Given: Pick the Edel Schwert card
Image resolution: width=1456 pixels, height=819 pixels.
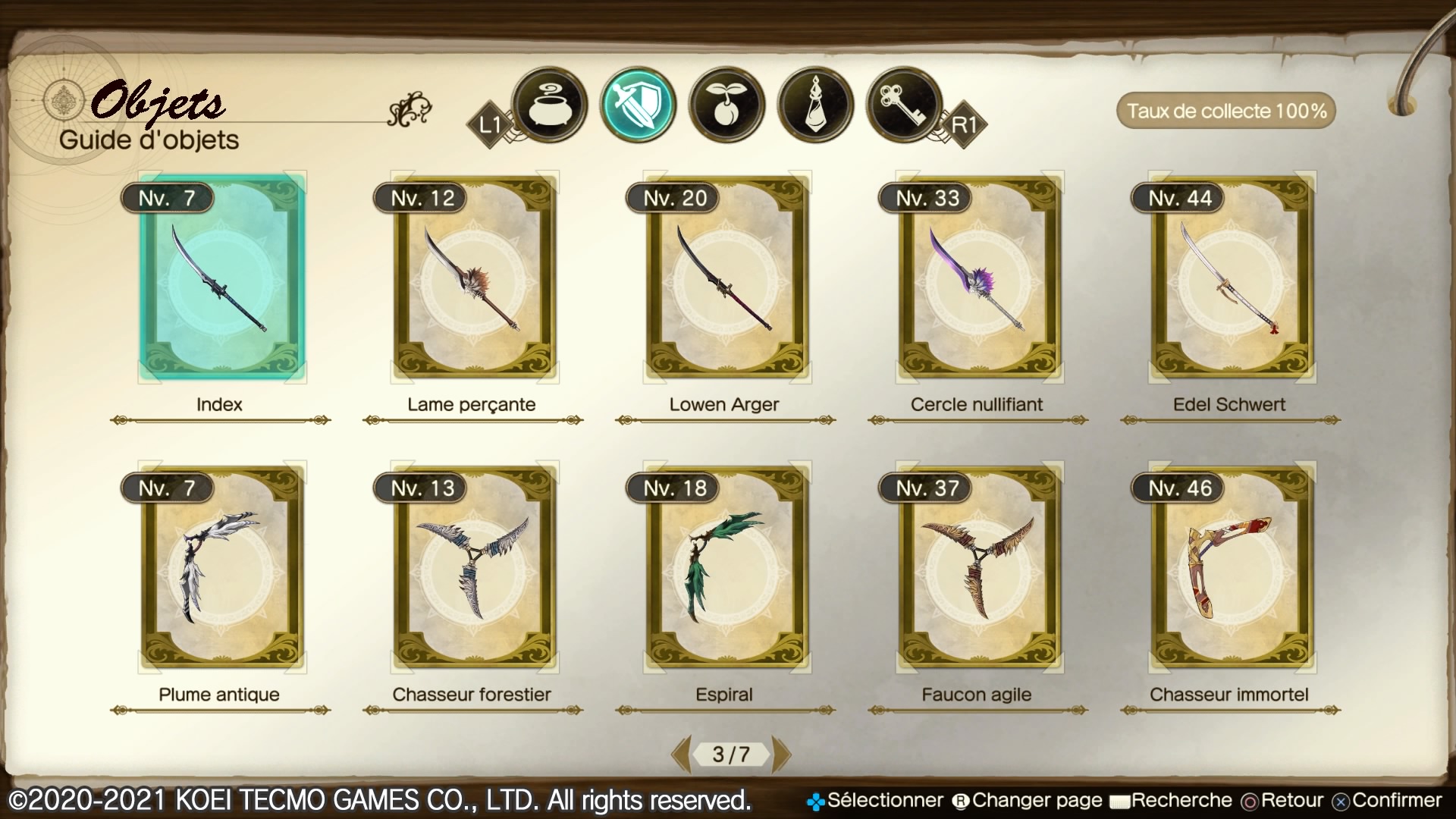Looking at the screenshot, I should (1232, 278).
